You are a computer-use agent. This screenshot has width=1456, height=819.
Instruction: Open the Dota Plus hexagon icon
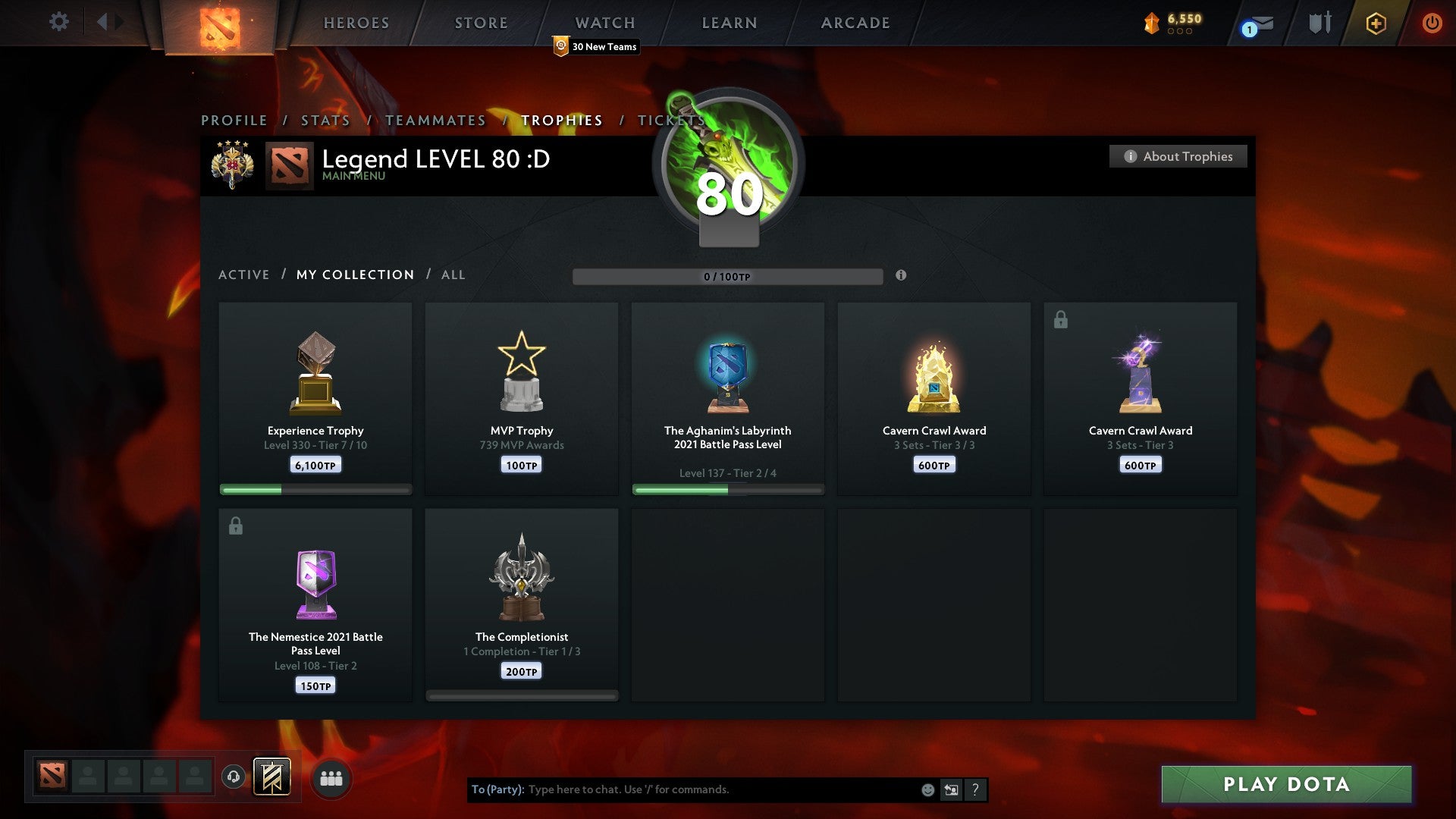(1376, 23)
